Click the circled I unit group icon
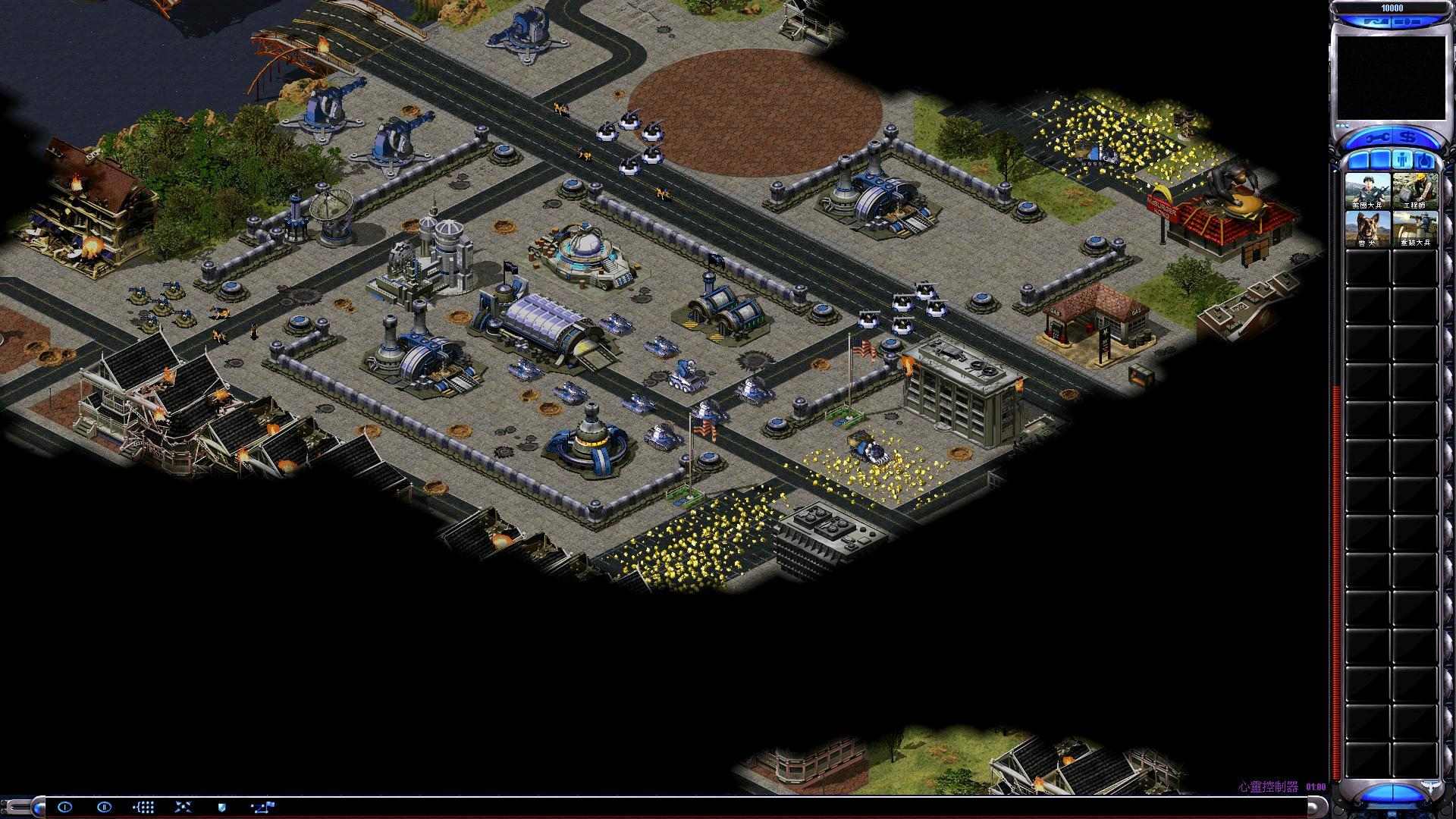Viewport: 1456px width, 819px height. point(64,806)
